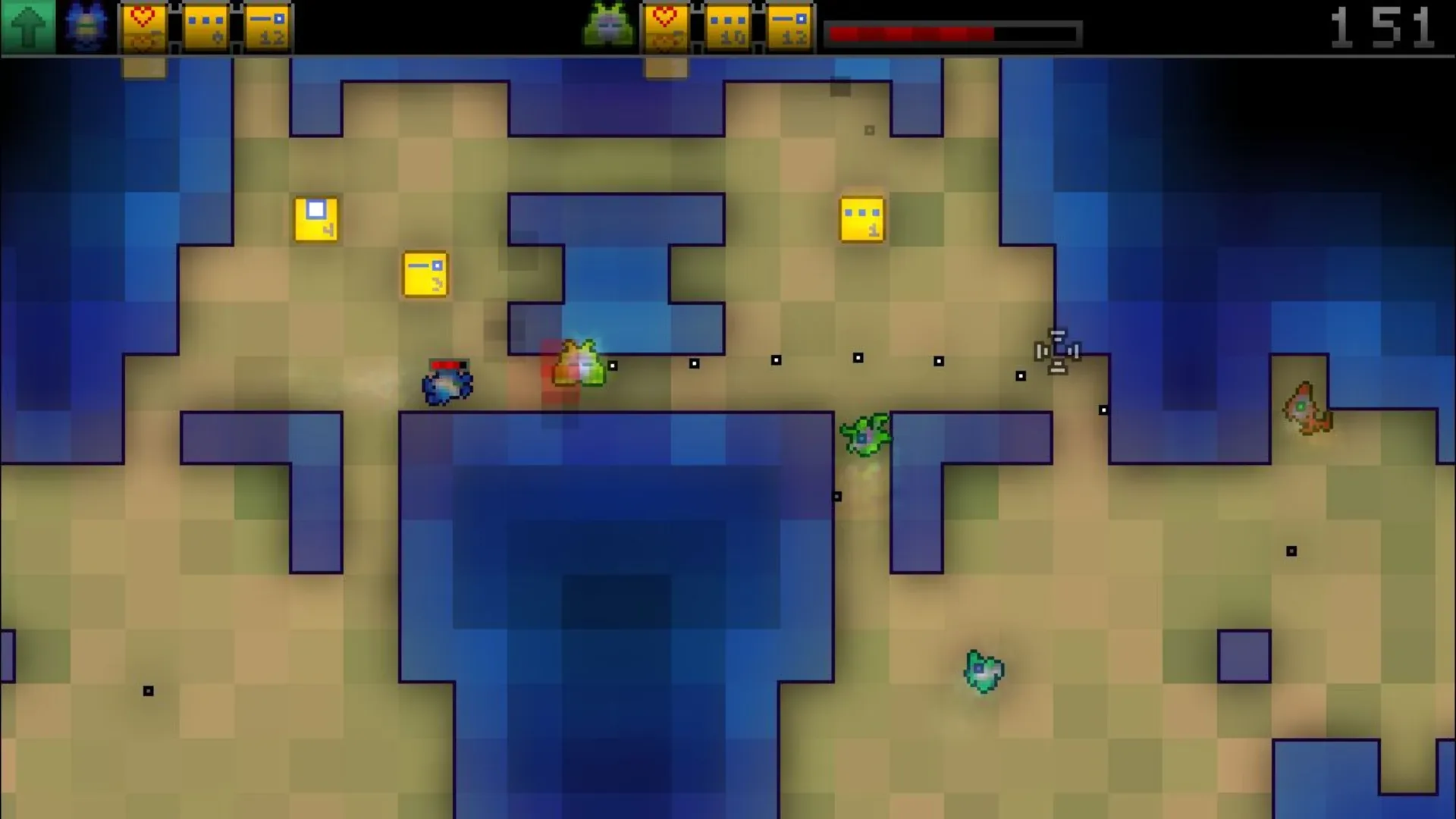Click the triple-dot pickup crate showing 1
The width and height of the screenshot is (1456, 819).
click(x=861, y=218)
